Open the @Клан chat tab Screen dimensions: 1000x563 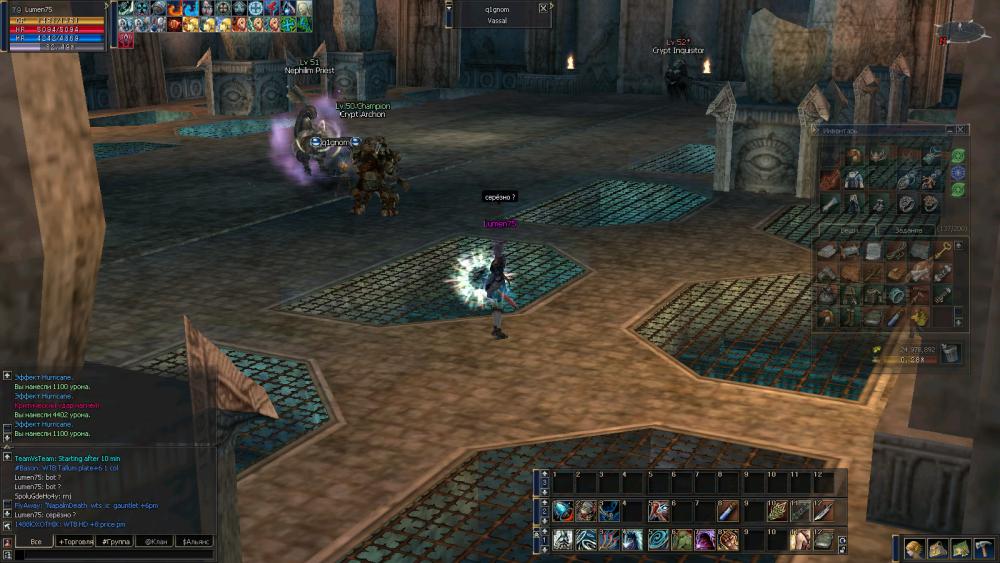155,541
